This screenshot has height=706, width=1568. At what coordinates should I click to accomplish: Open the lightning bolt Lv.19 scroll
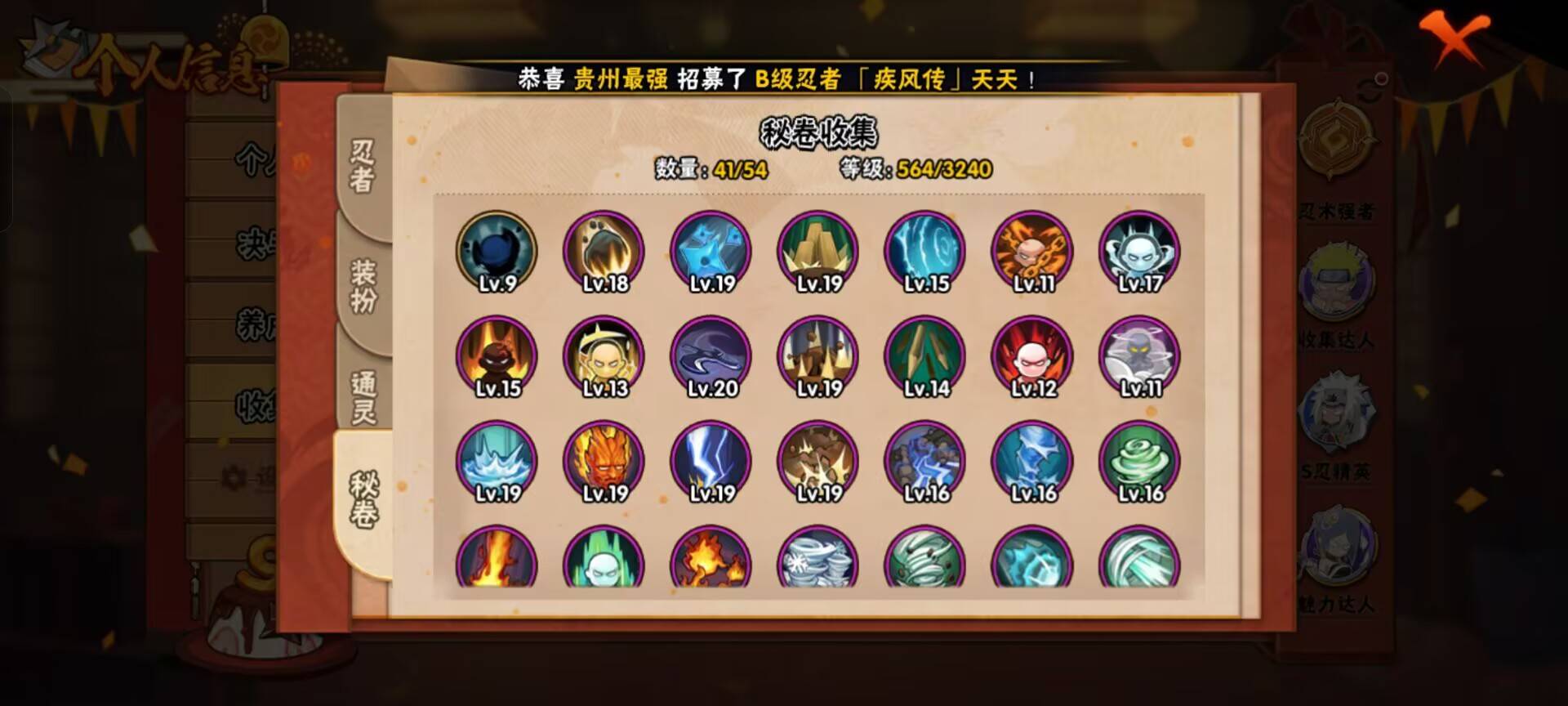pos(710,462)
